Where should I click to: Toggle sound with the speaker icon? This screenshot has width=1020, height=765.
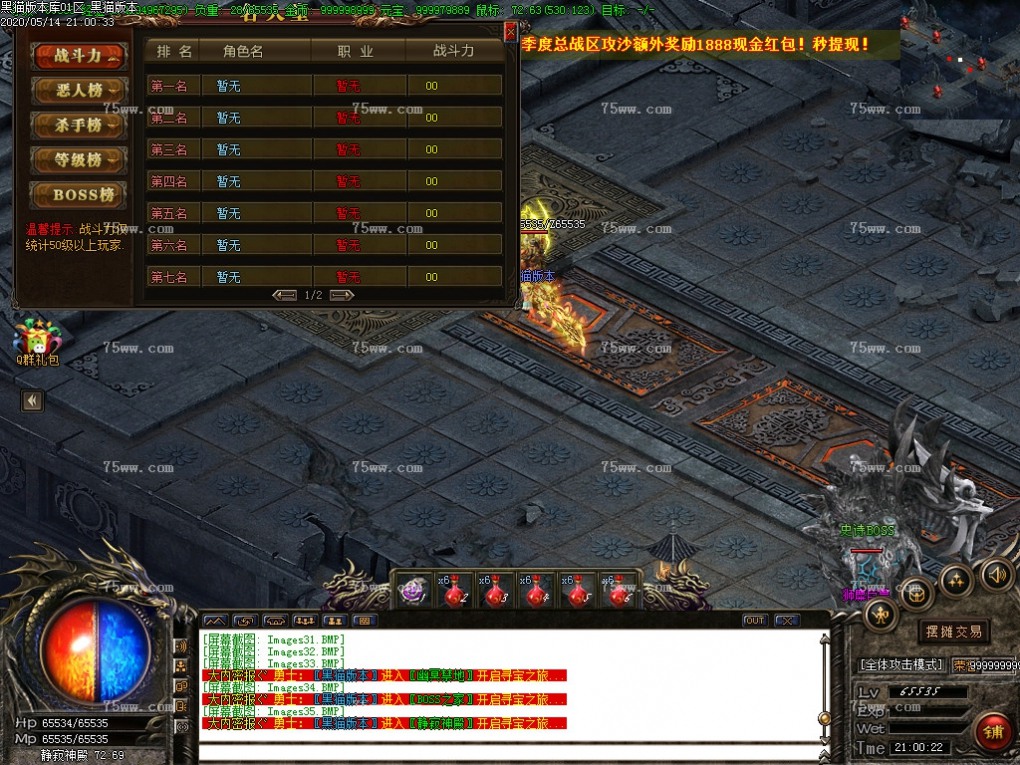pyautogui.click(x=995, y=574)
